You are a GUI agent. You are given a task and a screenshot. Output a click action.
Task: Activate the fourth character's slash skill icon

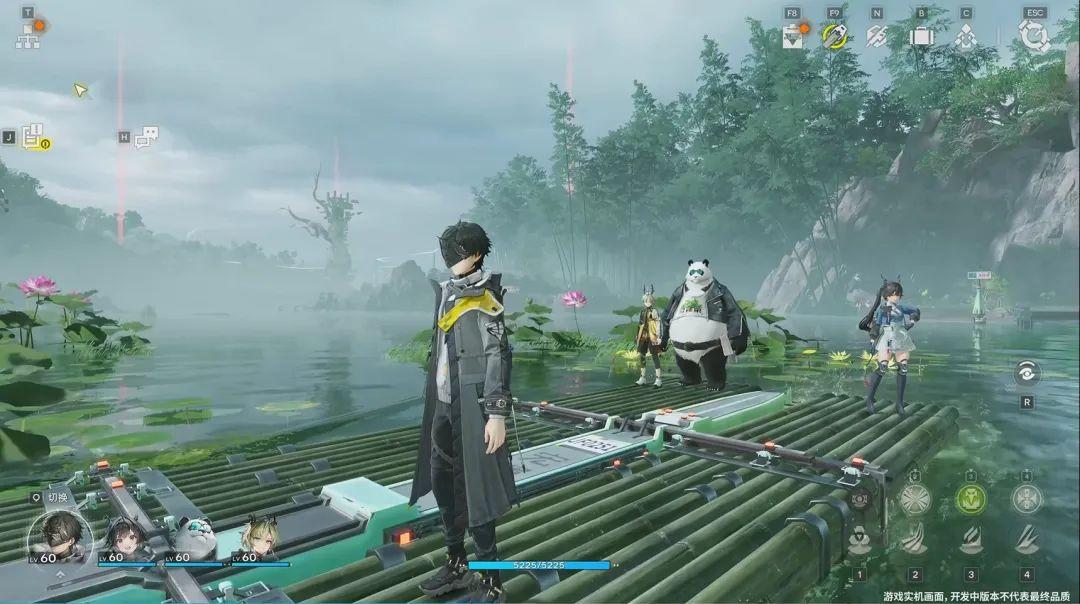click(1026, 541)
